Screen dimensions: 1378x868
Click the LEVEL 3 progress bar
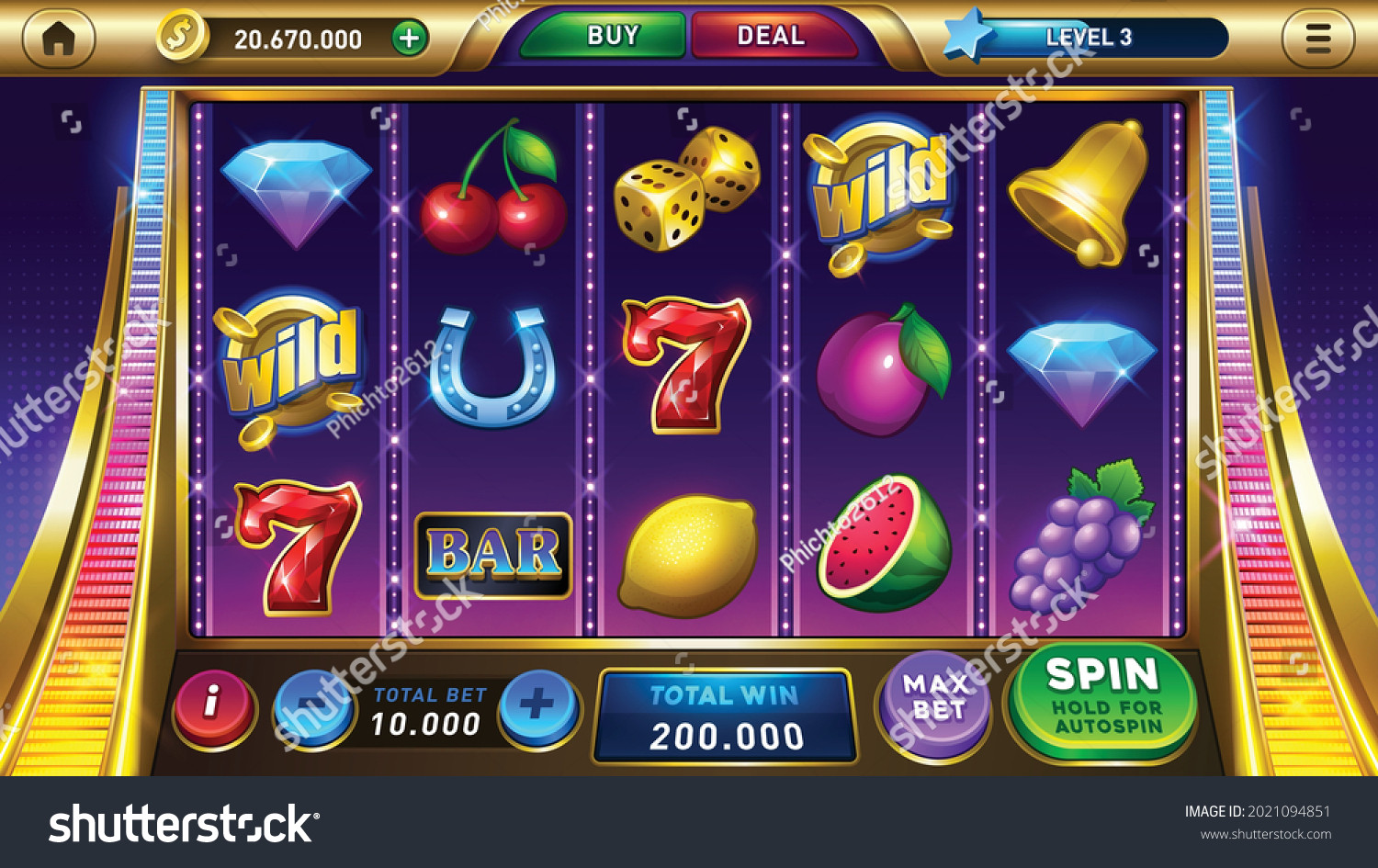coord(1089,37)
